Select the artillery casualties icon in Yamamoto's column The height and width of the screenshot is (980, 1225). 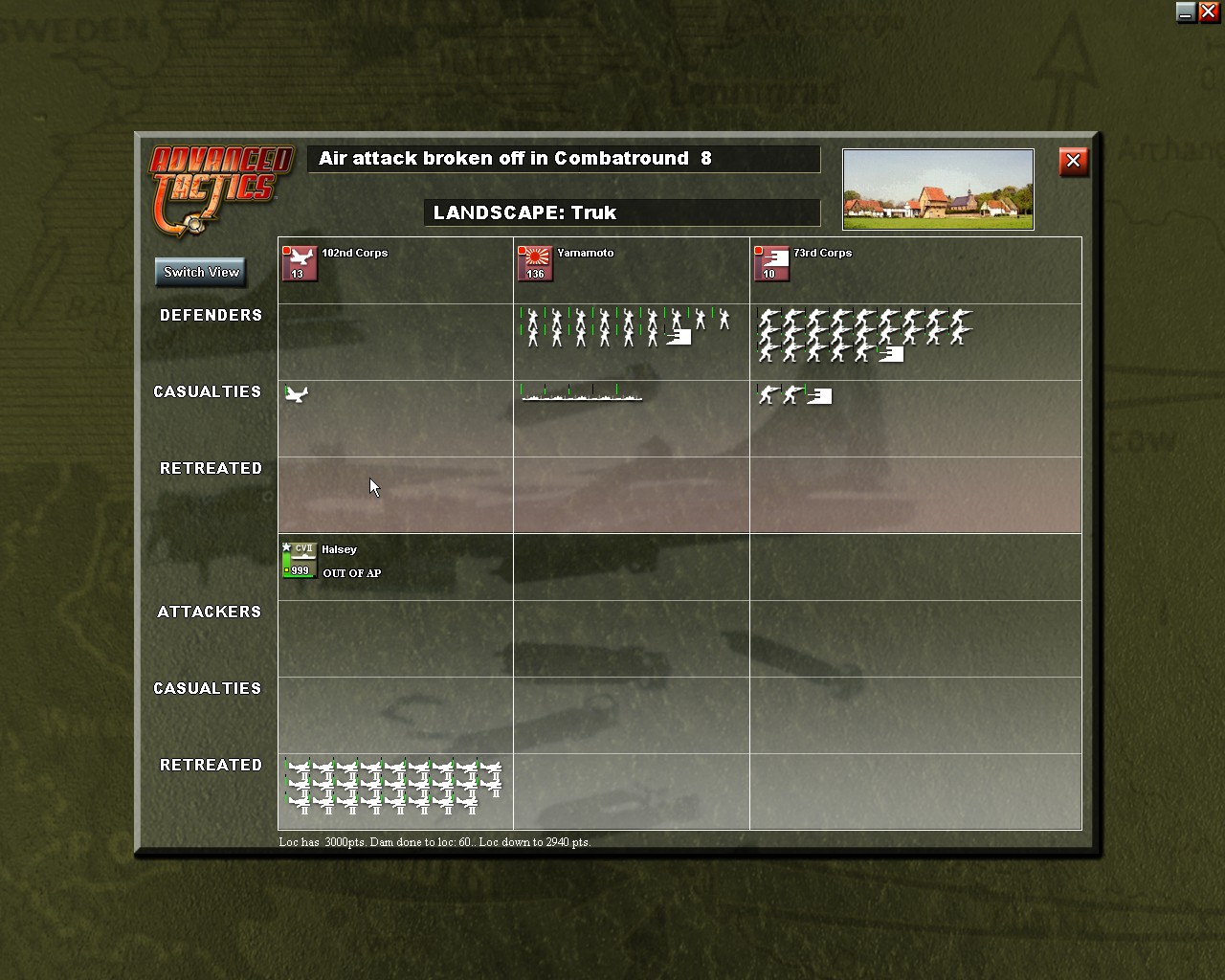[581, 394]
